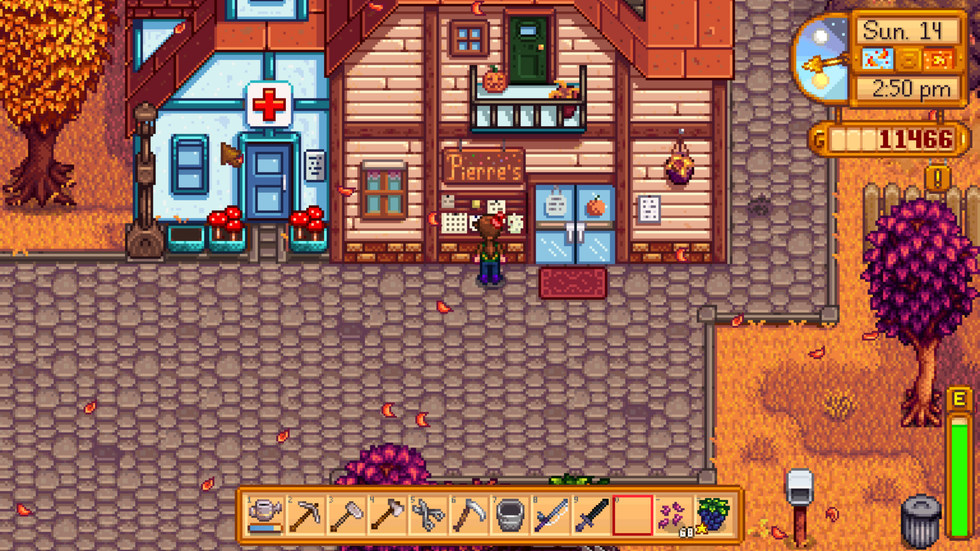Select the purple seeds stack of 68

[x=673, y=515]
